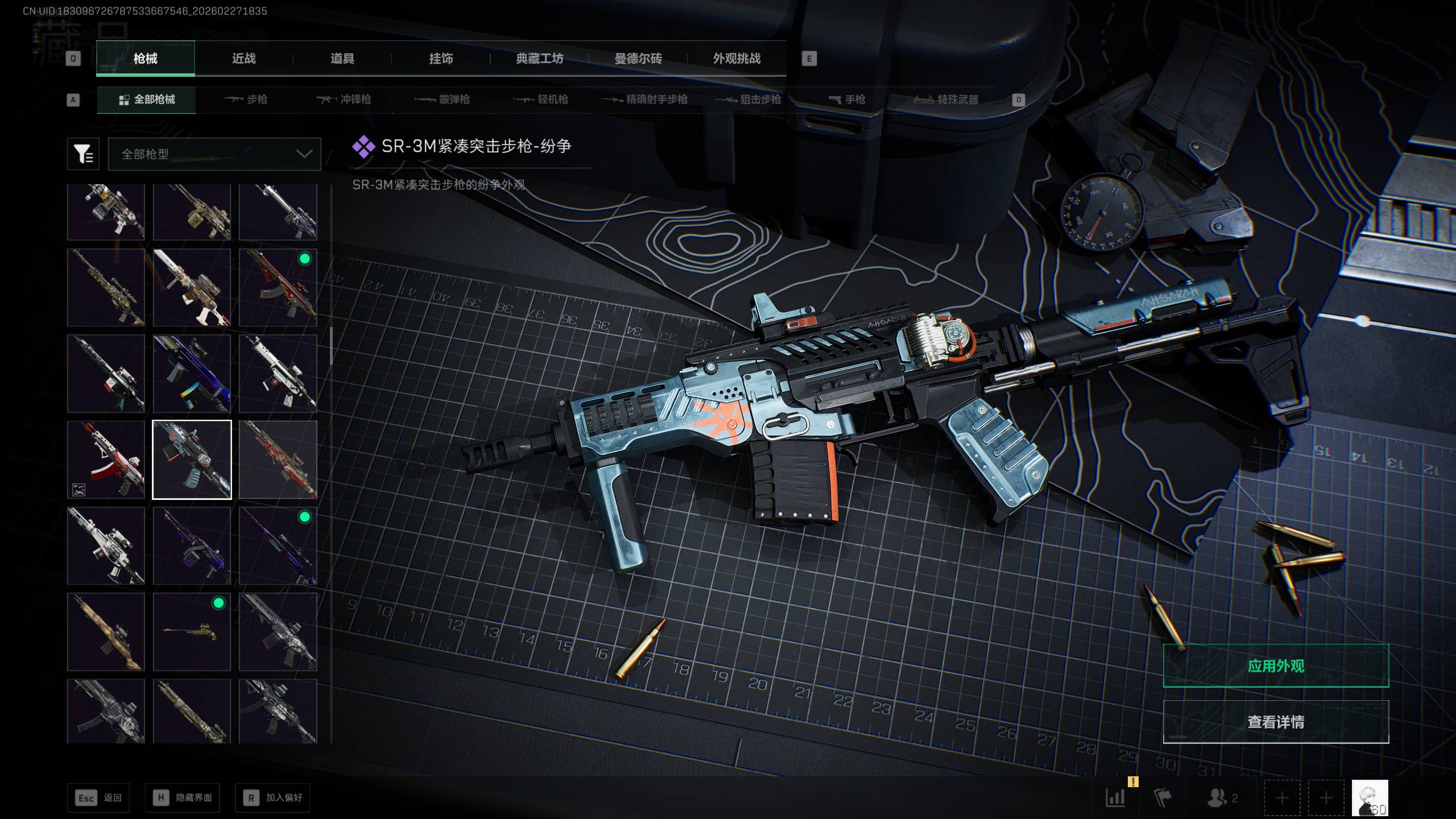Screen dimensions: 1456x819
Task: Apply the skin with 应用外观 button
Action: tap(1275, 665)
